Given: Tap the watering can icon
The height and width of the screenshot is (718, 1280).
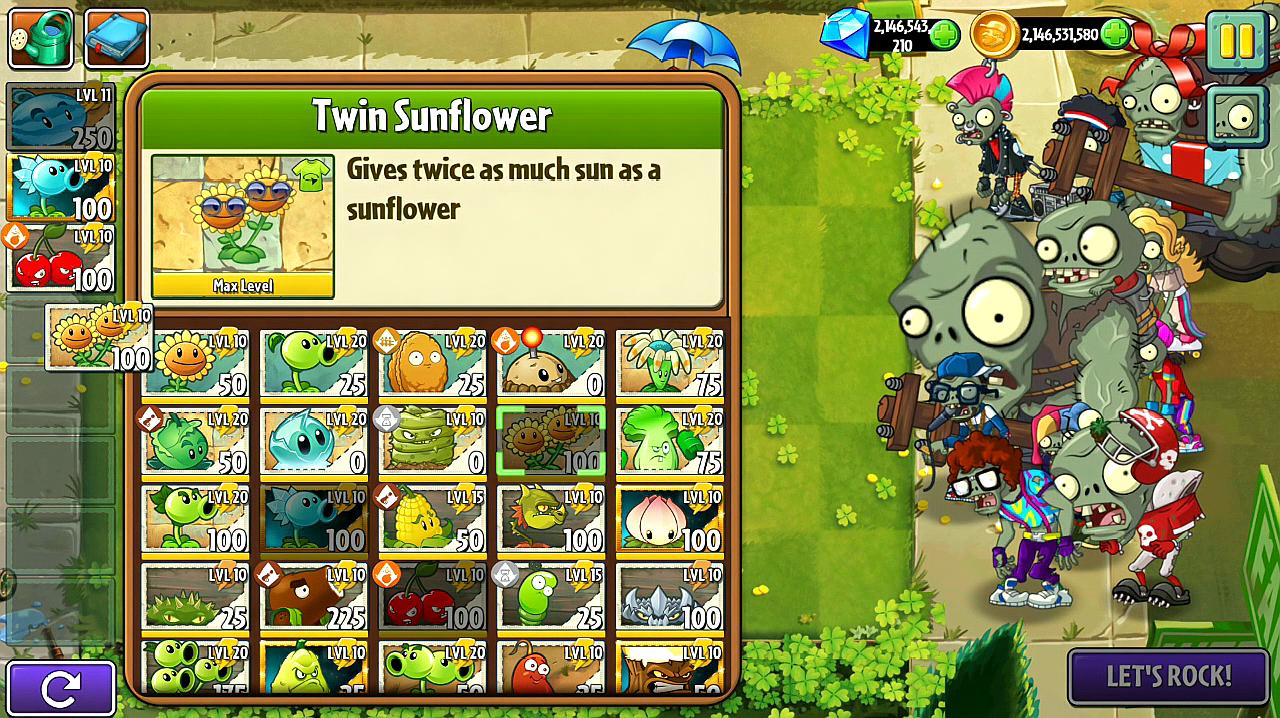Looking at the screenshot, I should pyautogui.click(x=40, y=38).
